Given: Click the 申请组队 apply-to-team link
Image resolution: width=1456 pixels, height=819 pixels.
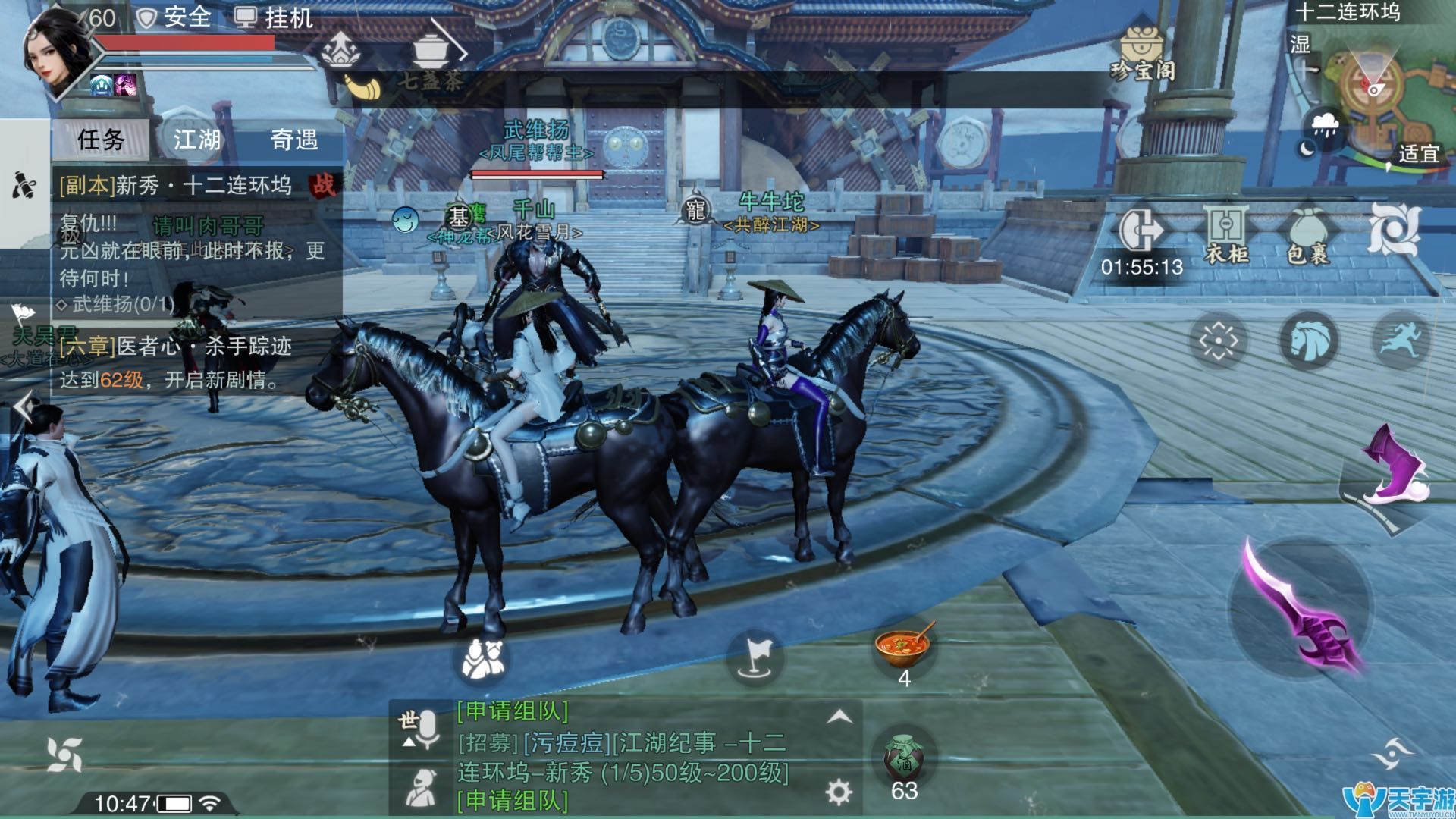Looking at the screenshot, I should [x=513, y=711].
